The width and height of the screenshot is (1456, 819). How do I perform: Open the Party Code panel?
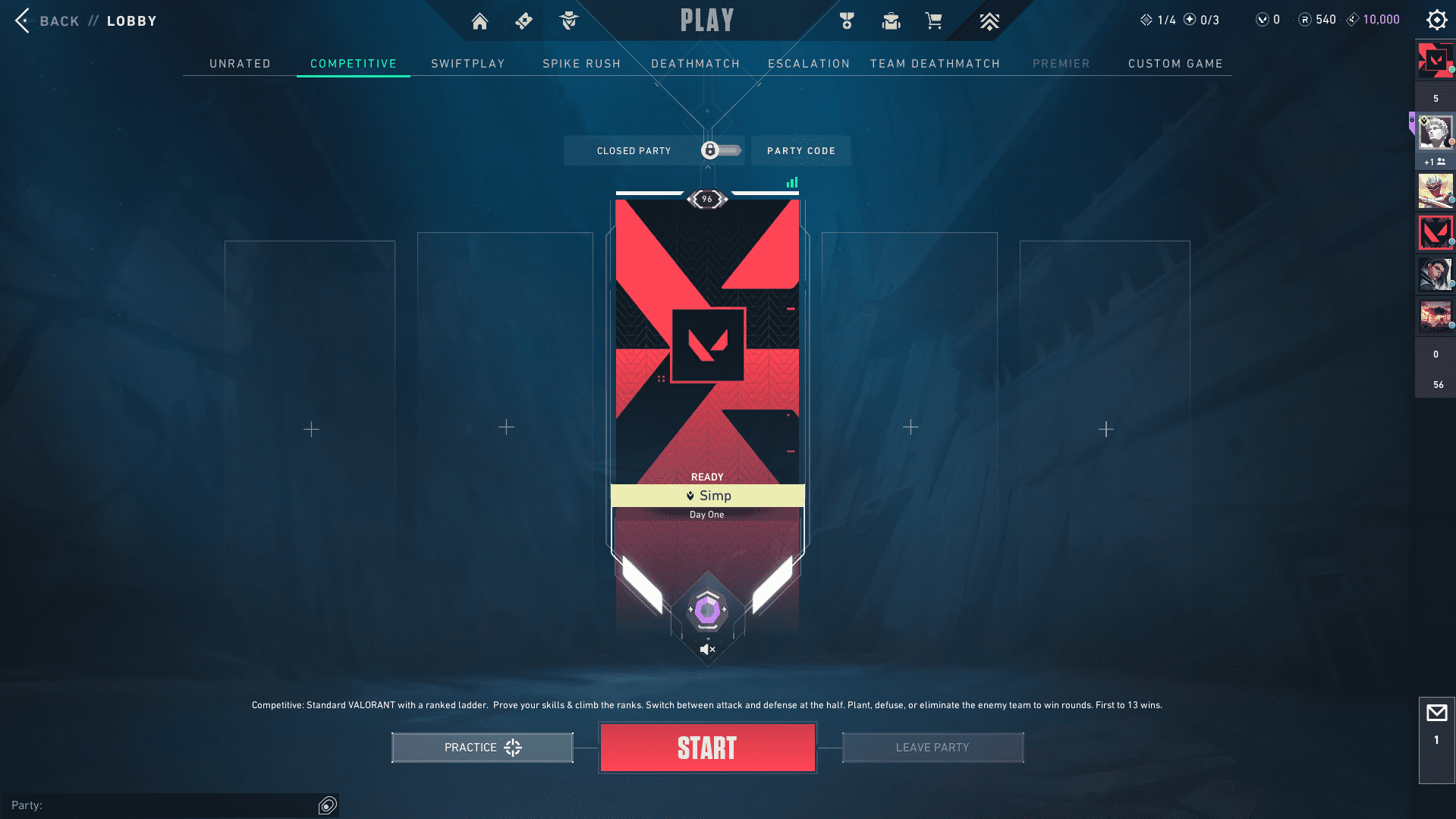800,150
